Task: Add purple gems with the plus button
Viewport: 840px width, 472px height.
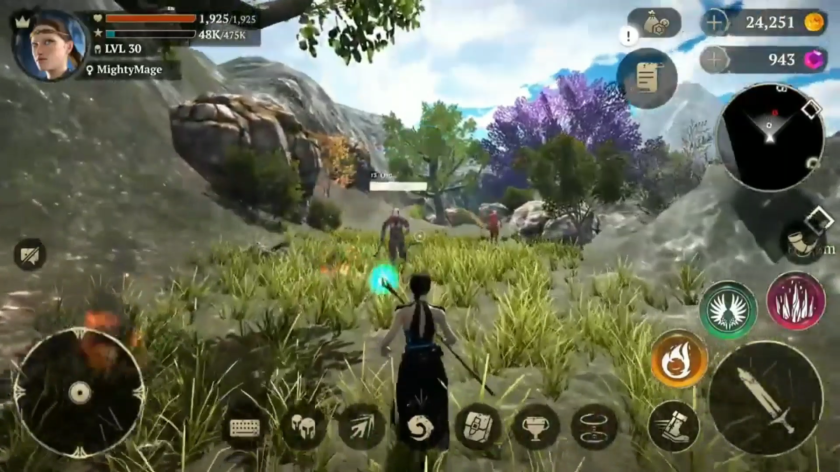Action: coord(714,59)
